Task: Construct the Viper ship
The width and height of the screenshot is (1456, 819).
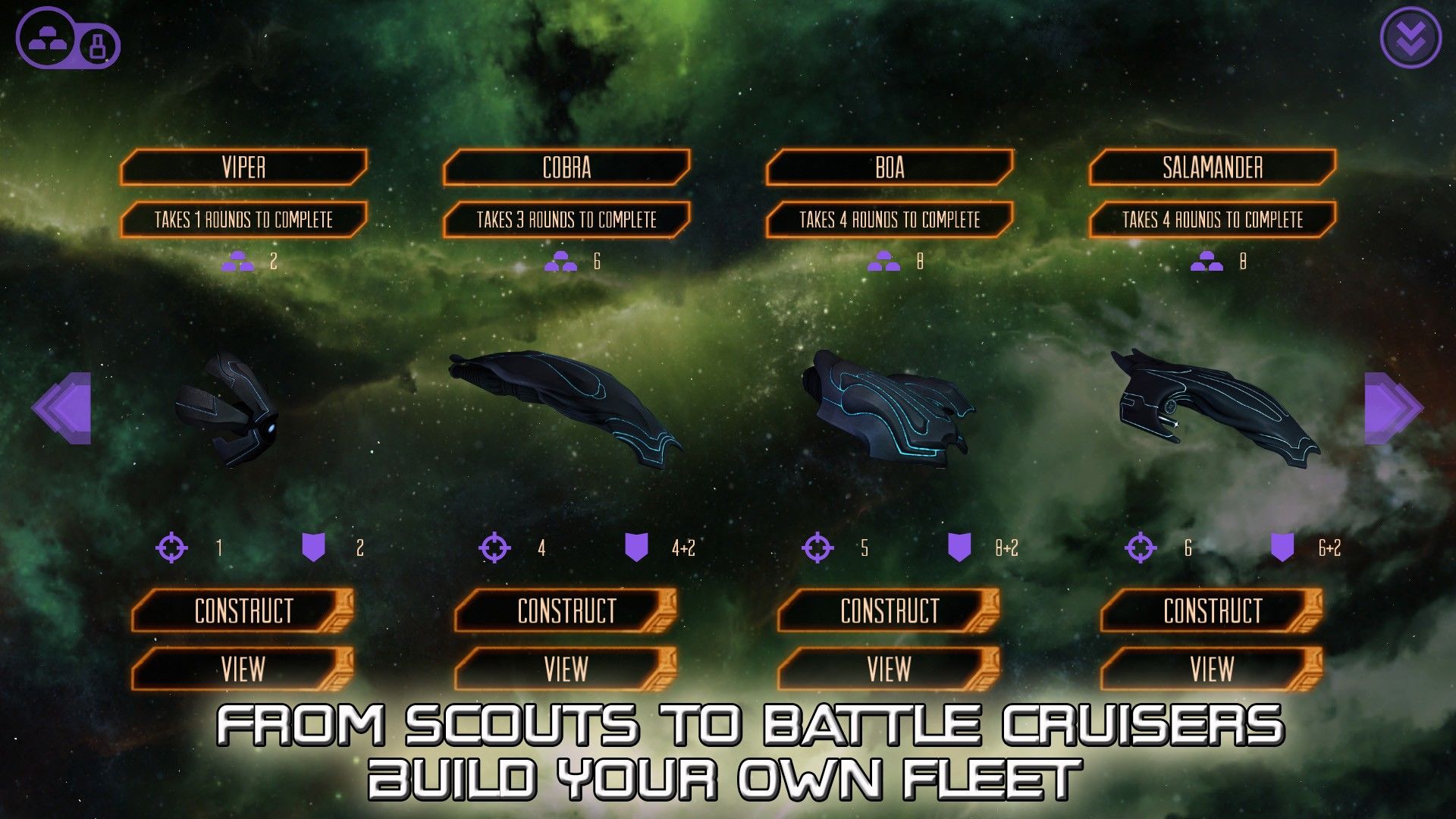Action: pyautogui.click(x=243, y=610)
